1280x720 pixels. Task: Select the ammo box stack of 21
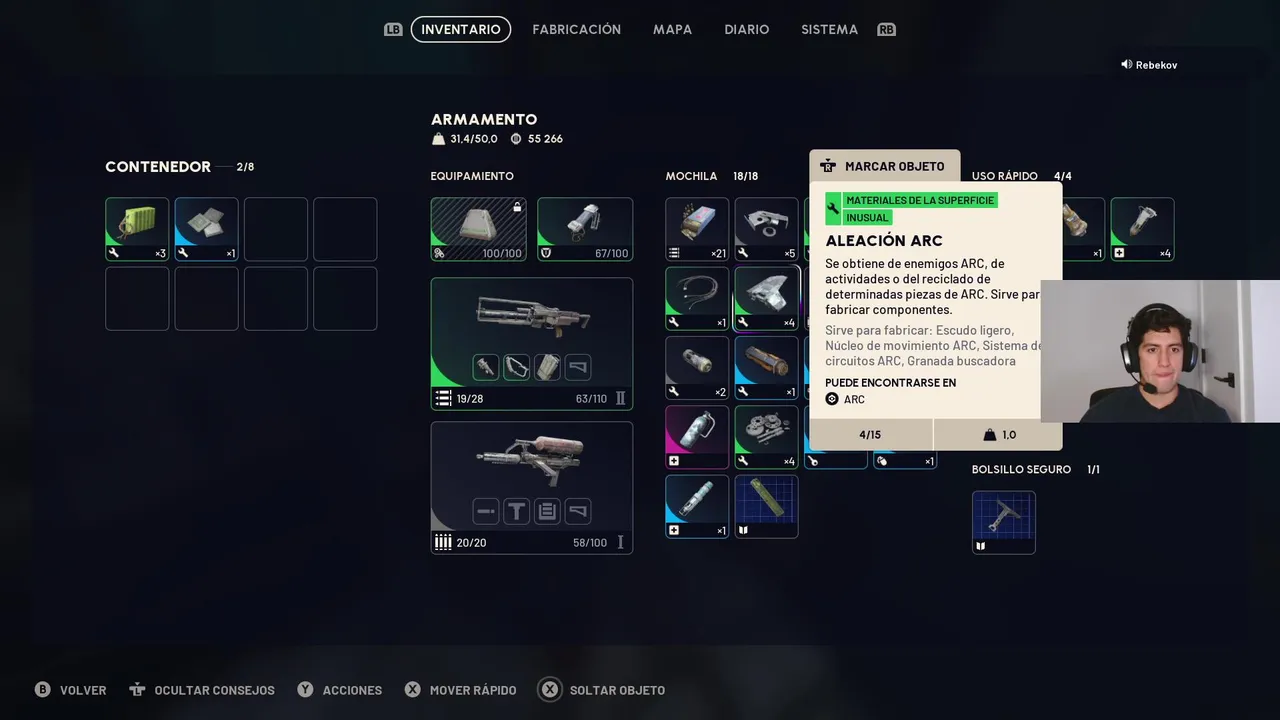[697, 229]
